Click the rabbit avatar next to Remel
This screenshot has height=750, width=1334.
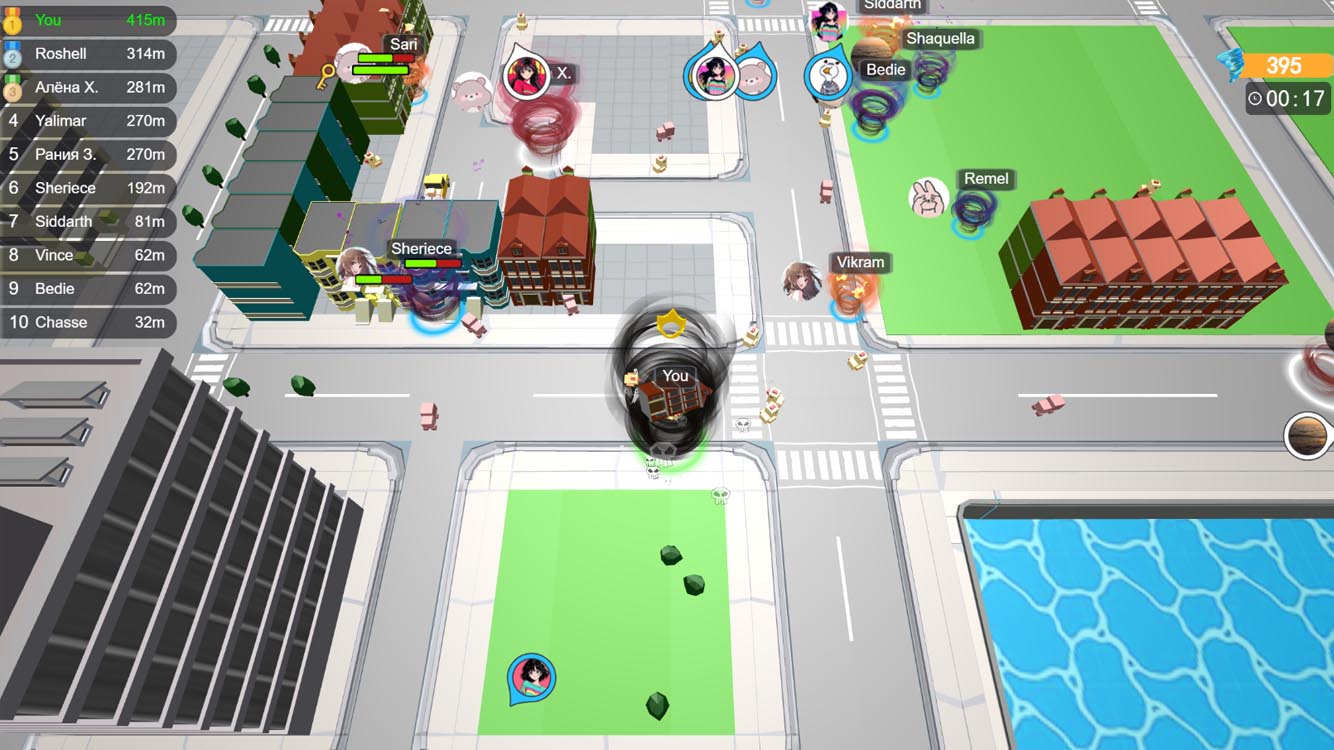[930, 199]
